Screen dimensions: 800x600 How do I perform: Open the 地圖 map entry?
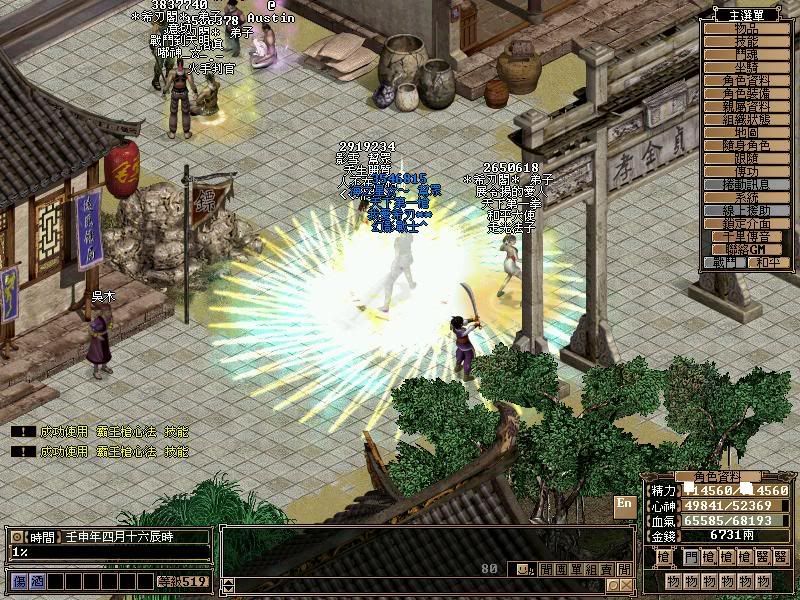point(748,133)
